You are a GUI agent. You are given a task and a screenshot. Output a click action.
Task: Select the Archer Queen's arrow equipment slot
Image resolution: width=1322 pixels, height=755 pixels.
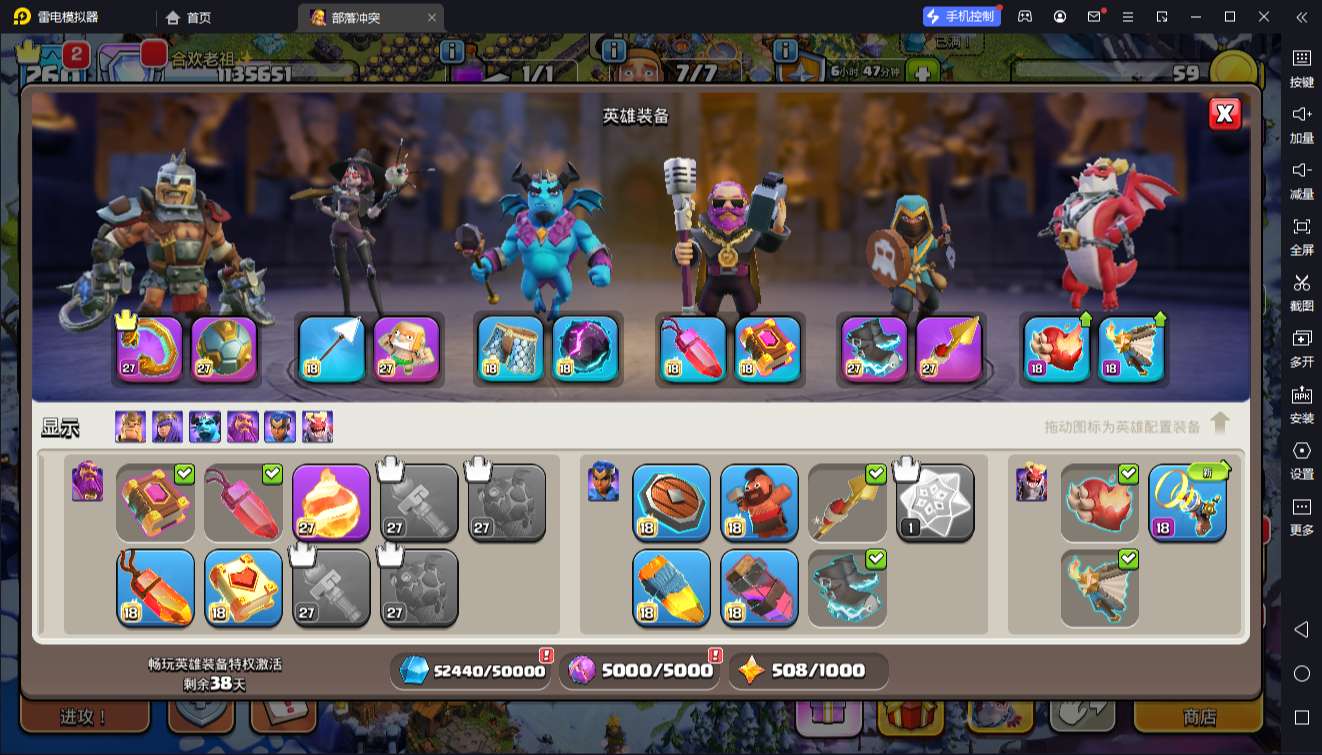[x=332, y=349]
